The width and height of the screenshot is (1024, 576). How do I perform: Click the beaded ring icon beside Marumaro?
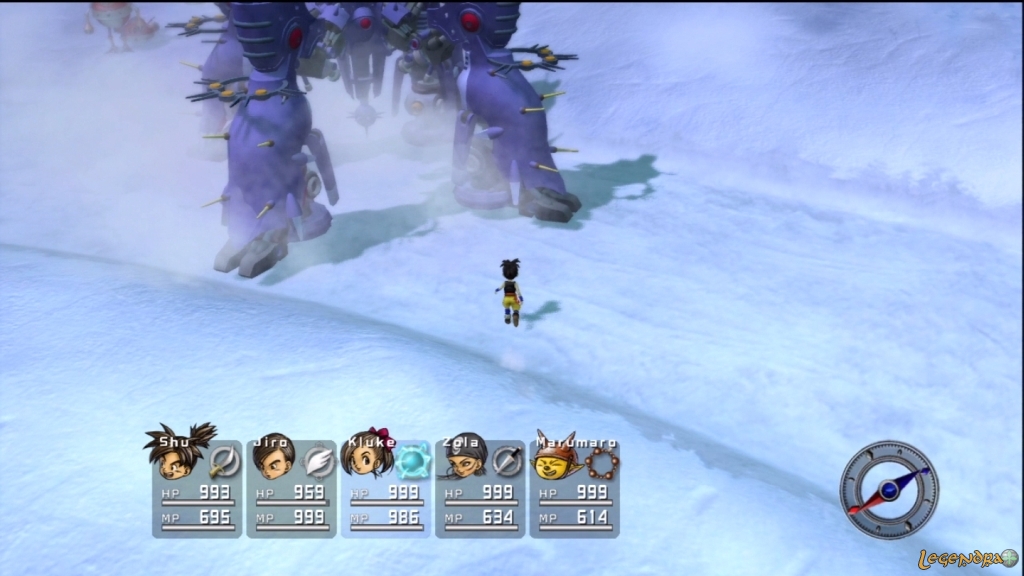click(602, 462)
